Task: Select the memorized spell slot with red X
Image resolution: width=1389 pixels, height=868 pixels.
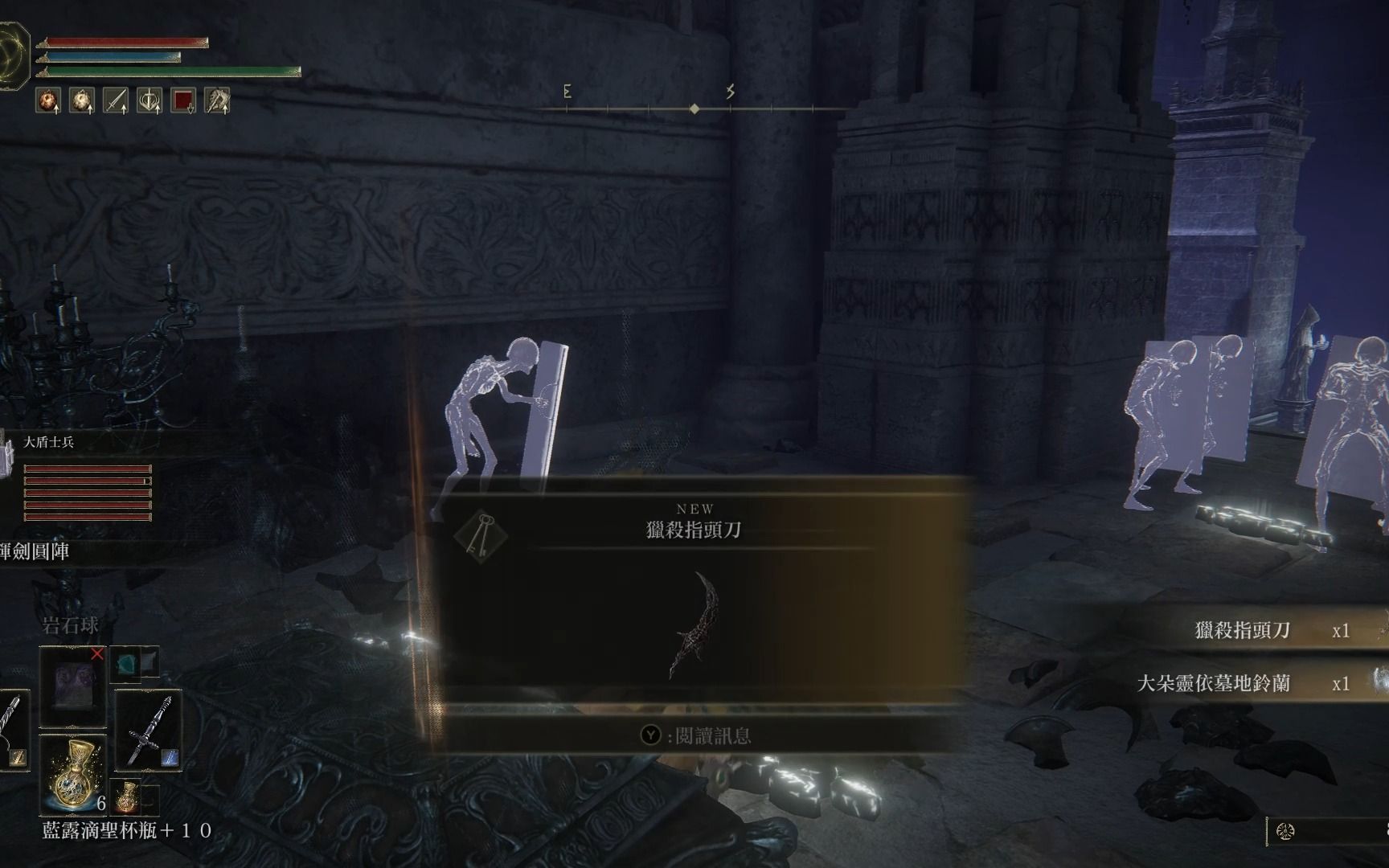Action: point(73,686)
